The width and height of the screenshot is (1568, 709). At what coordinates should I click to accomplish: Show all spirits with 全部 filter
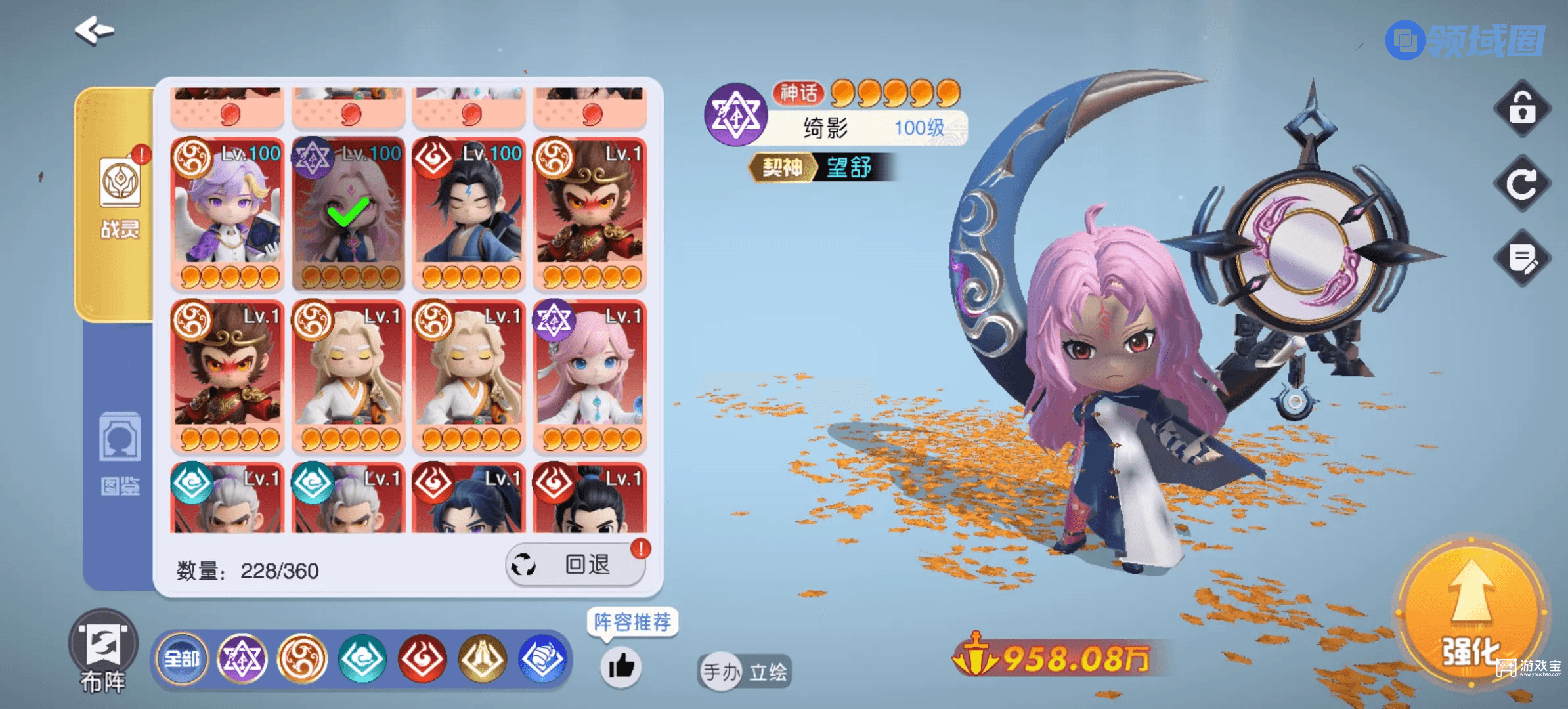(182, 658)
